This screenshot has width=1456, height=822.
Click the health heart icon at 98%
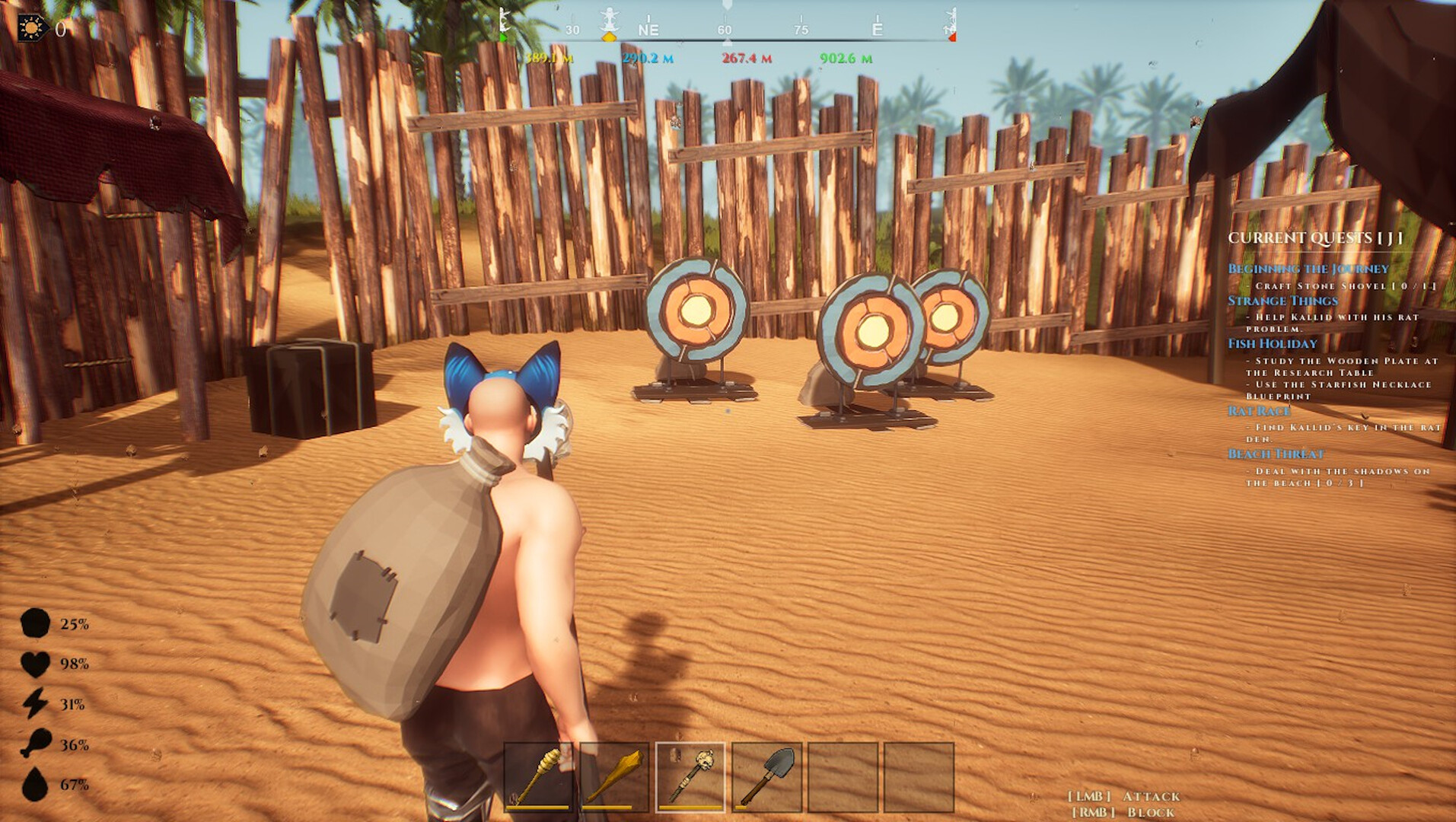34,664
